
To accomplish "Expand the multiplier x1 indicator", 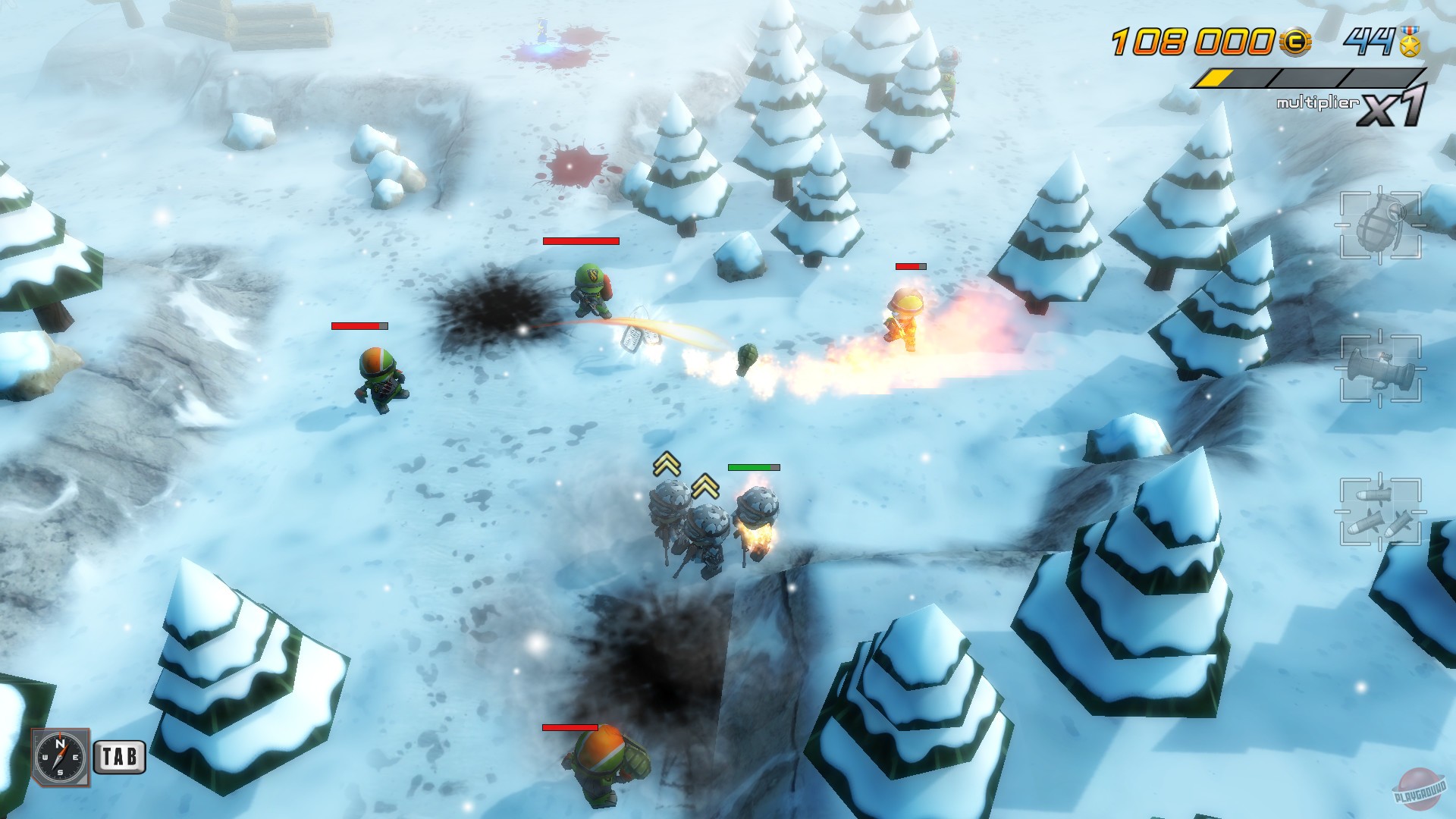I will click(x=1395, y=106).
